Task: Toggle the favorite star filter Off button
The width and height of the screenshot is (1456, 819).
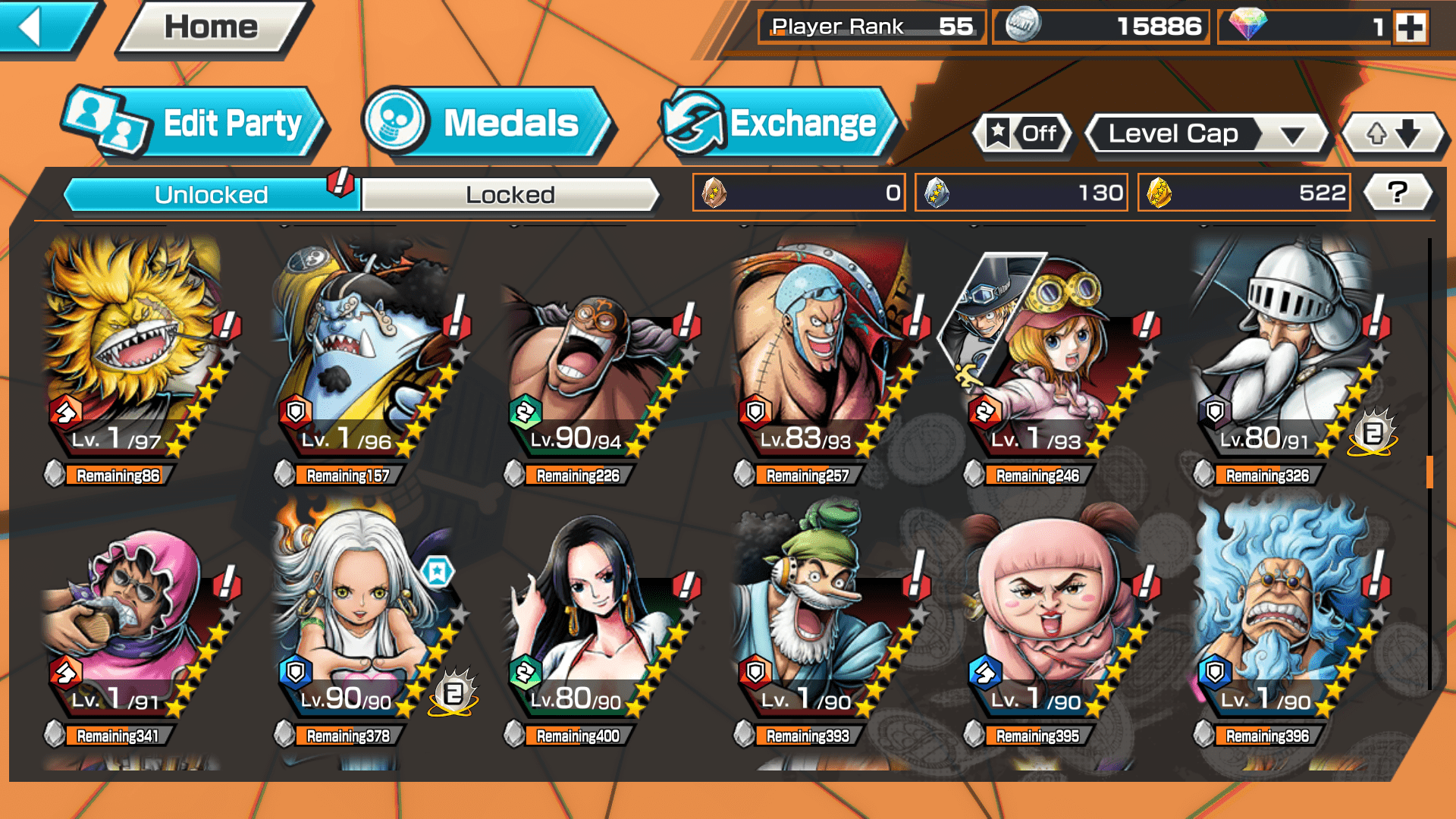Action: [x=1022, y=134]
